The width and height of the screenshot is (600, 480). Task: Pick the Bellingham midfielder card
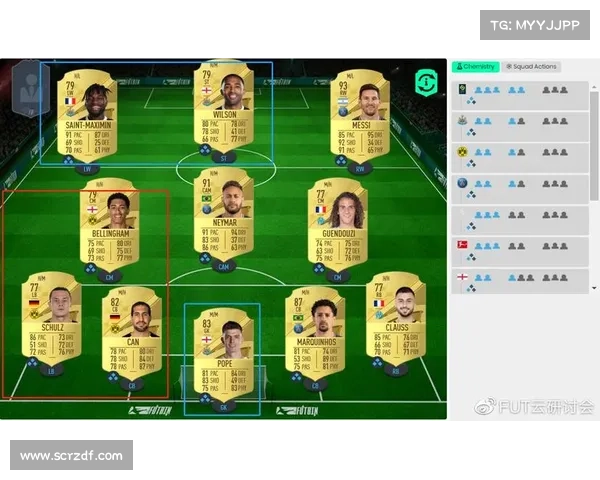click(x=109, y=225)
